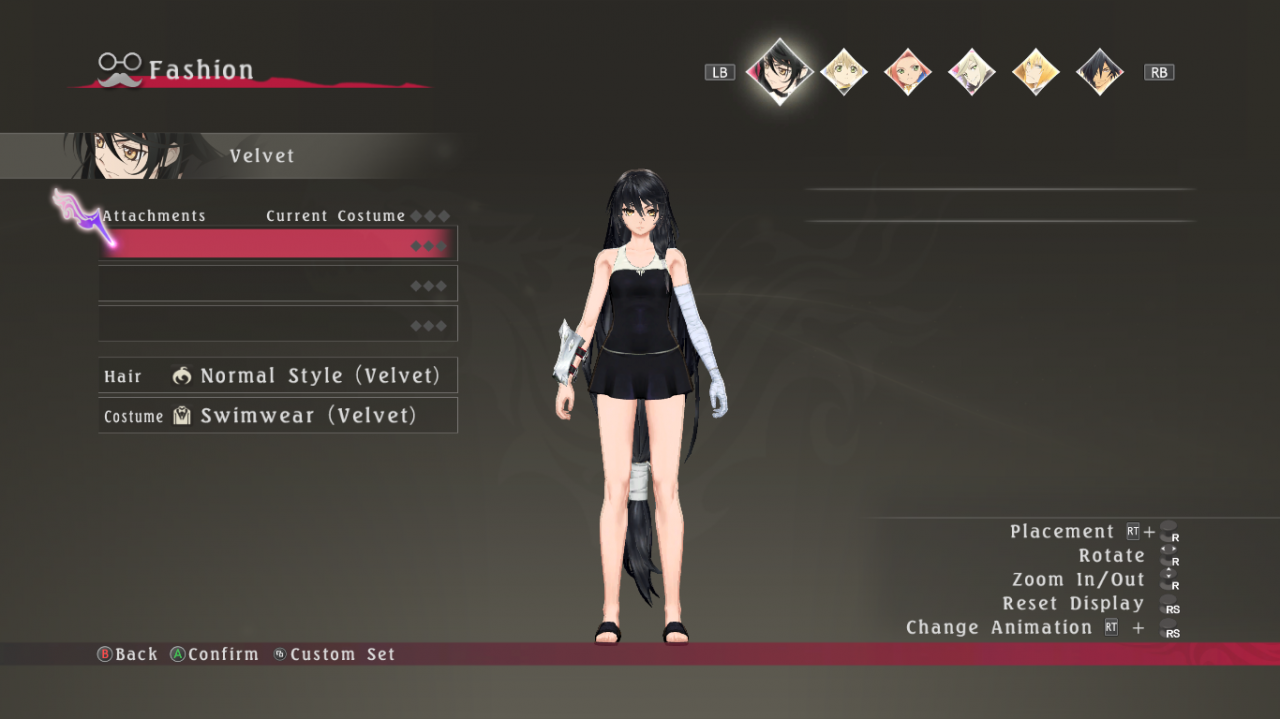Click the Back option in the footer
Viewport: 1280px width, 719px height.
128,655
